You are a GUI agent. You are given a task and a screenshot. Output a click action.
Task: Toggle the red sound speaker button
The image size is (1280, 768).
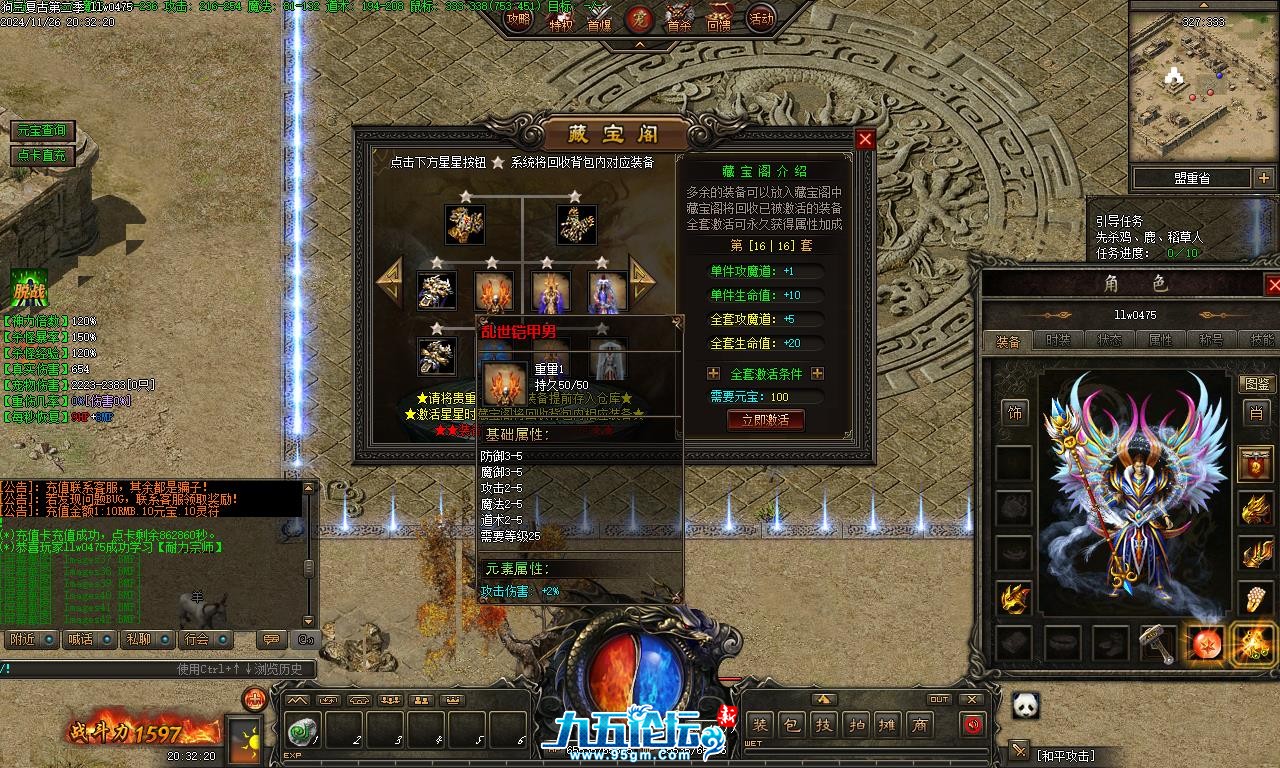coord(971,725)
